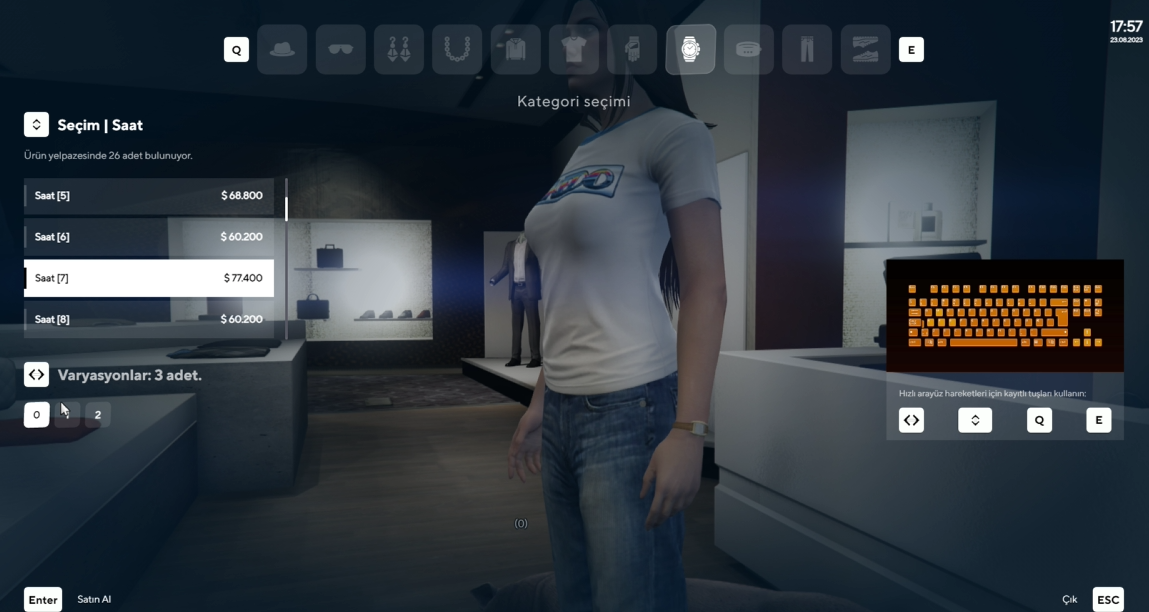Choose watch variation 2
The image size is (1149, 612).
click(98, 415)
